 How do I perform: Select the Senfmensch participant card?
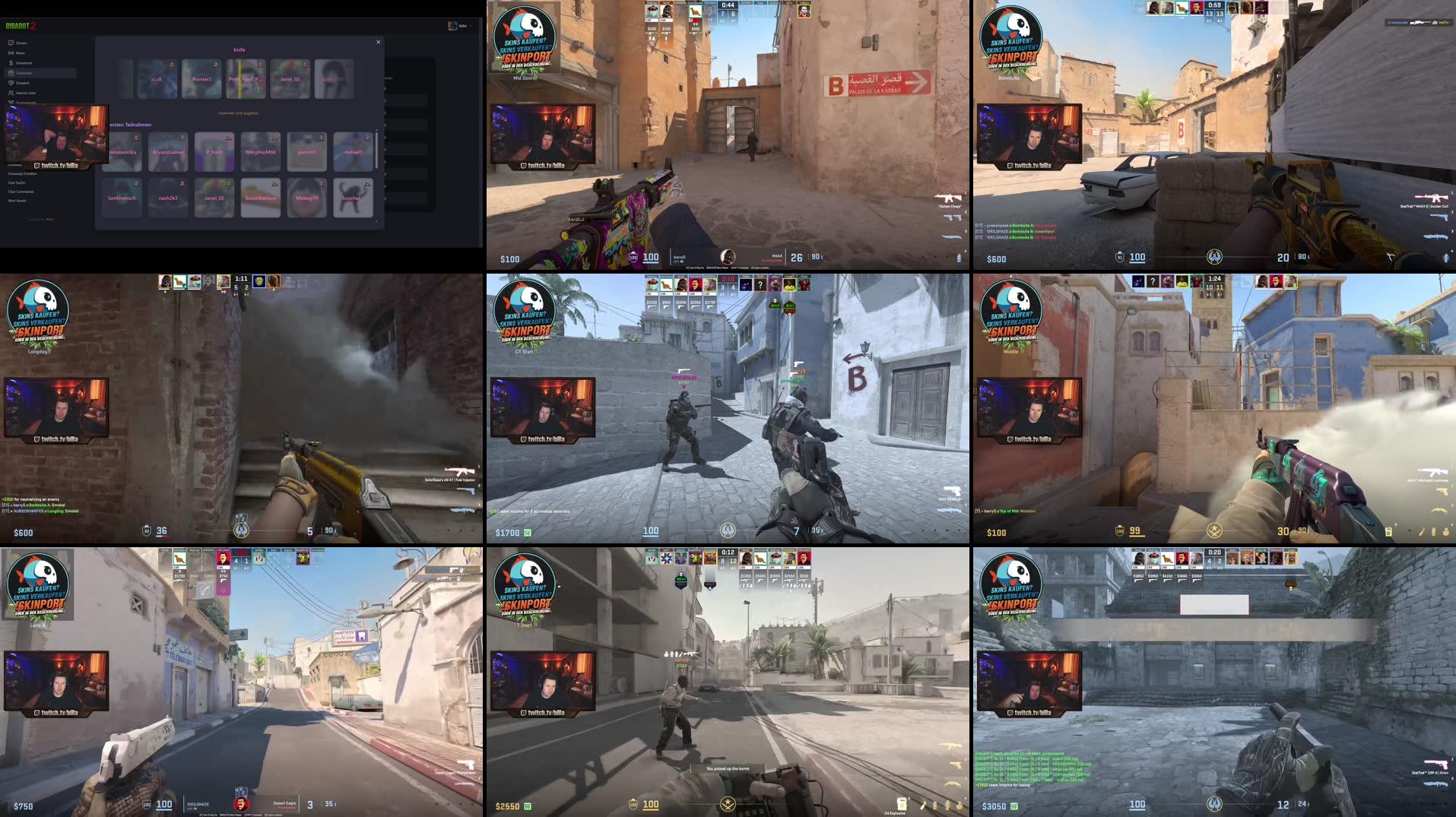coord(122,197)
